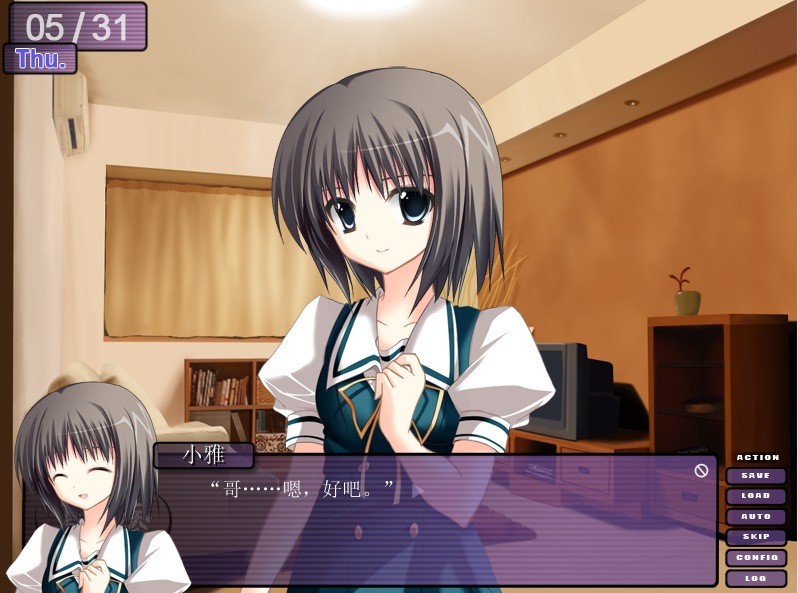Show the dialogue LOG
This screenshot has height=593, width=798.
[x=756, y=578]
